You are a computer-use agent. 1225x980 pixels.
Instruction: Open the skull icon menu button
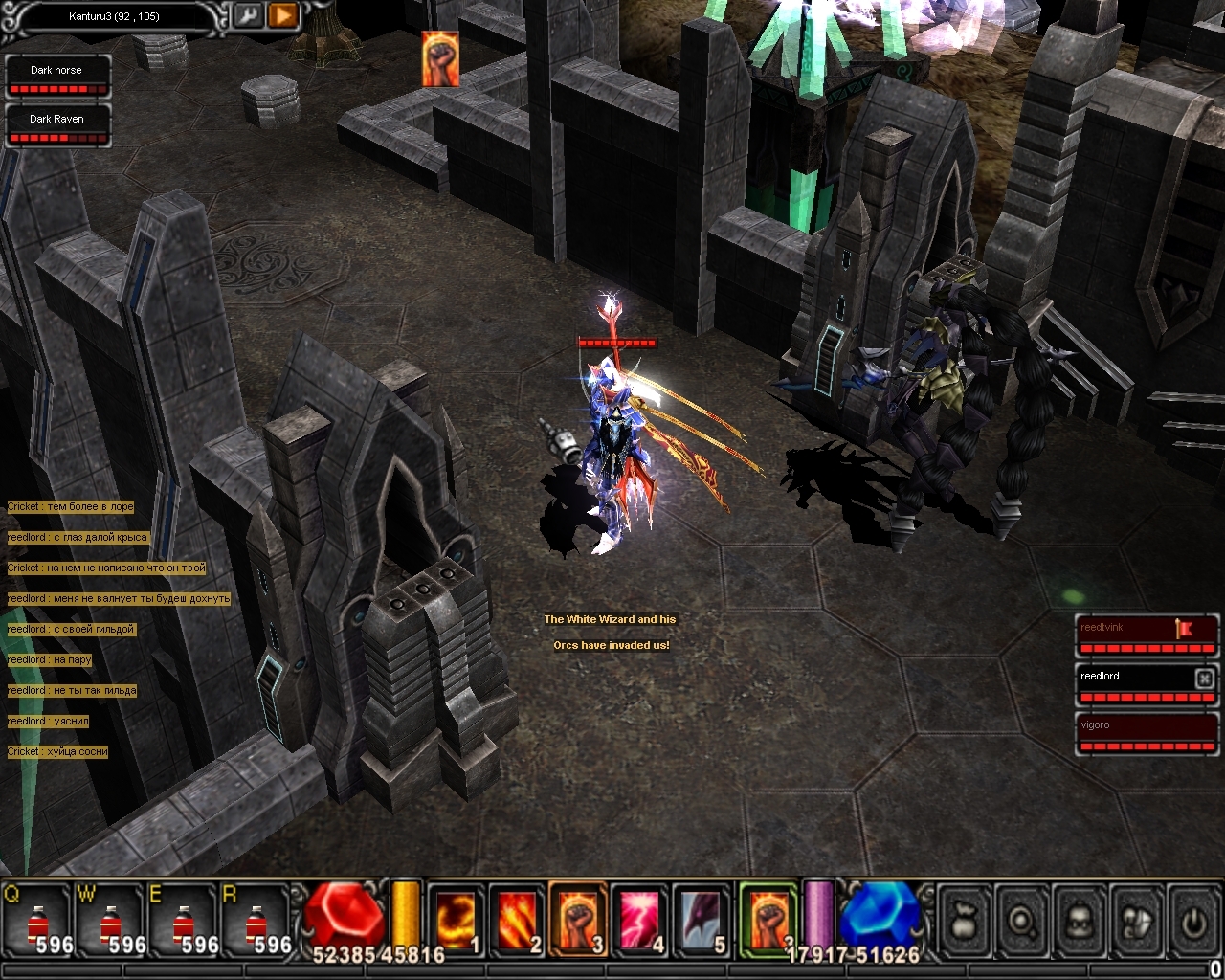click(x=1079, y=921)
